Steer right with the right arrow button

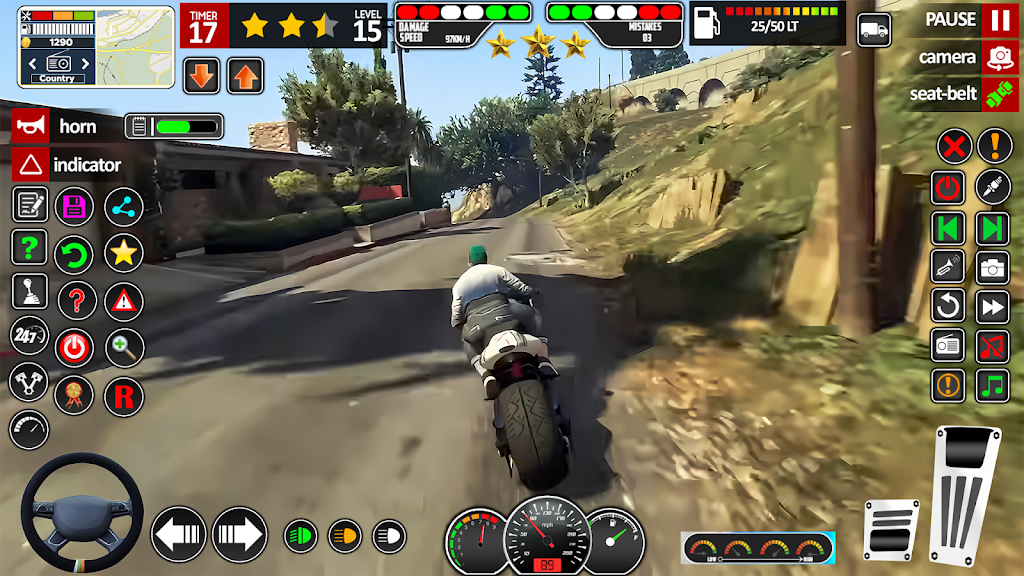click(x=239, y=534)
